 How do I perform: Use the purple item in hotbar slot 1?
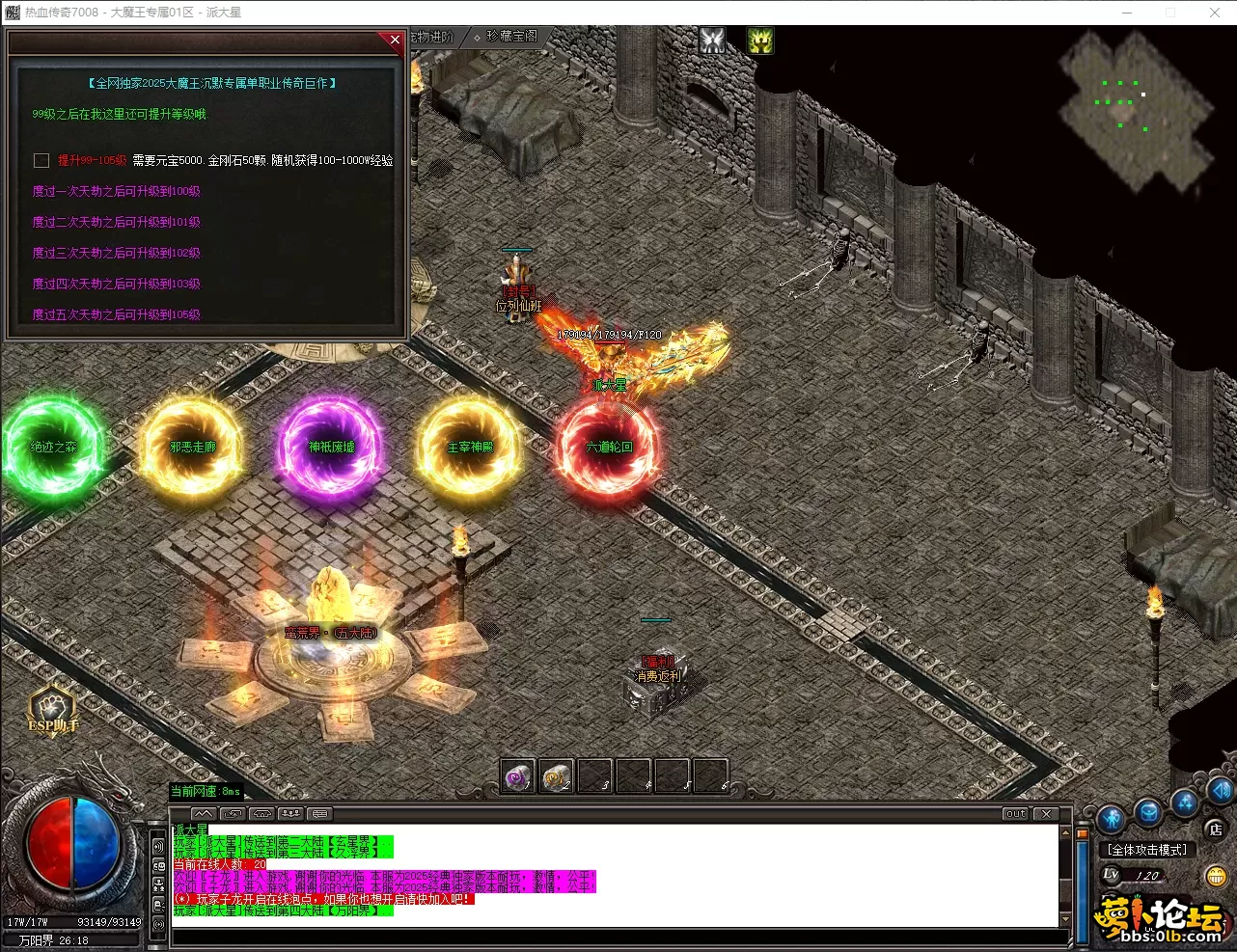[518, 776]
